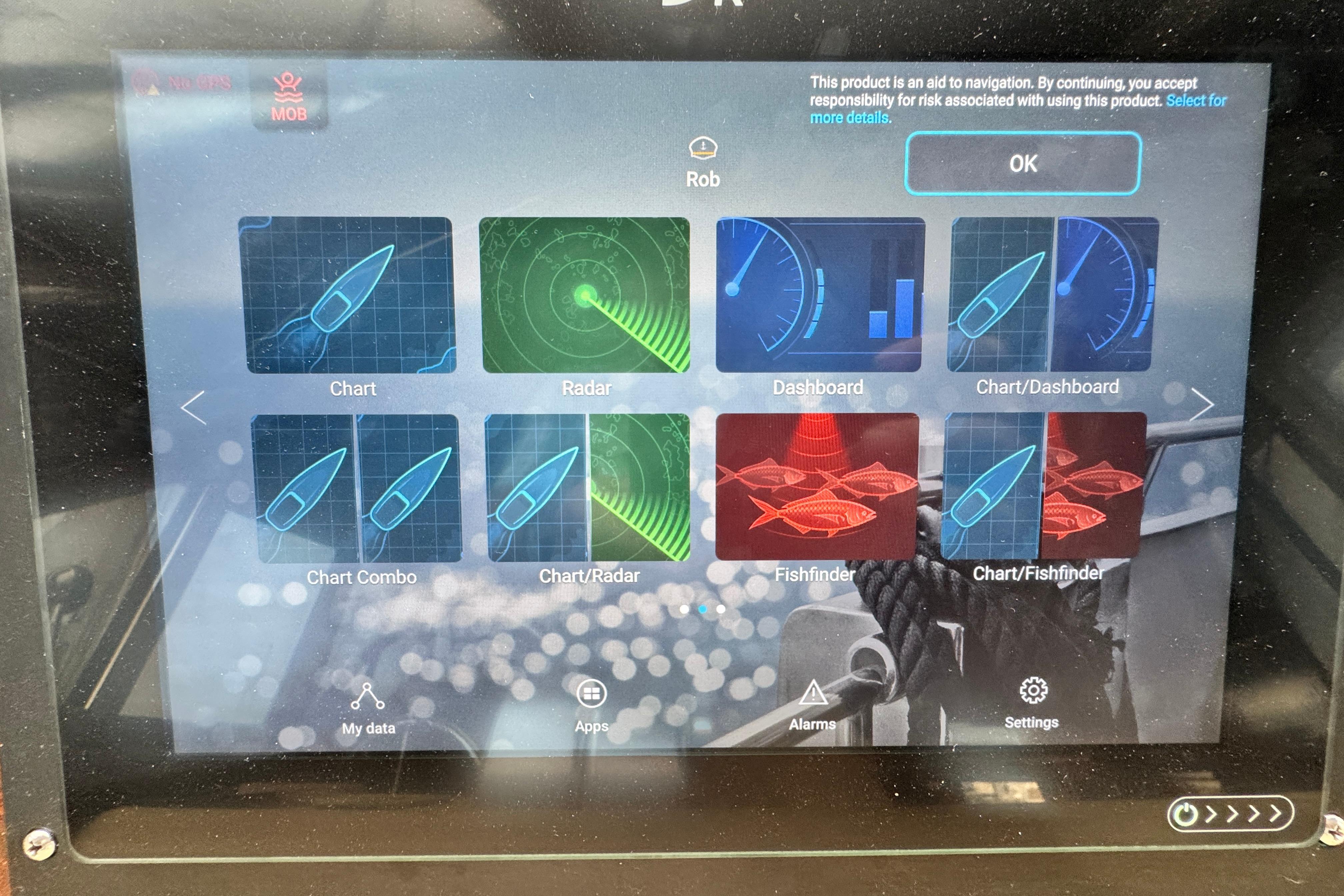Screen dimensions: 1344x896
Task: Launch the Radar app
Action: (x=585, y=295)
